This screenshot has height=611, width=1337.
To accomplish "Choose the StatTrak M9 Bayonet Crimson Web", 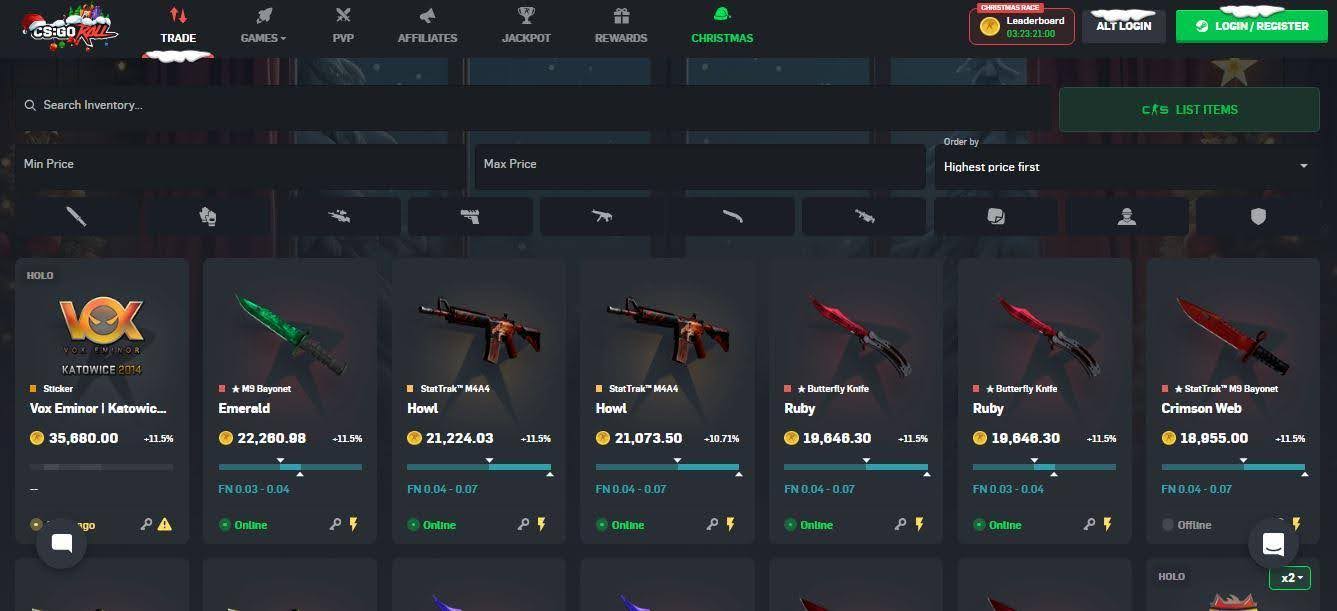I will (x=1233, y=400).
